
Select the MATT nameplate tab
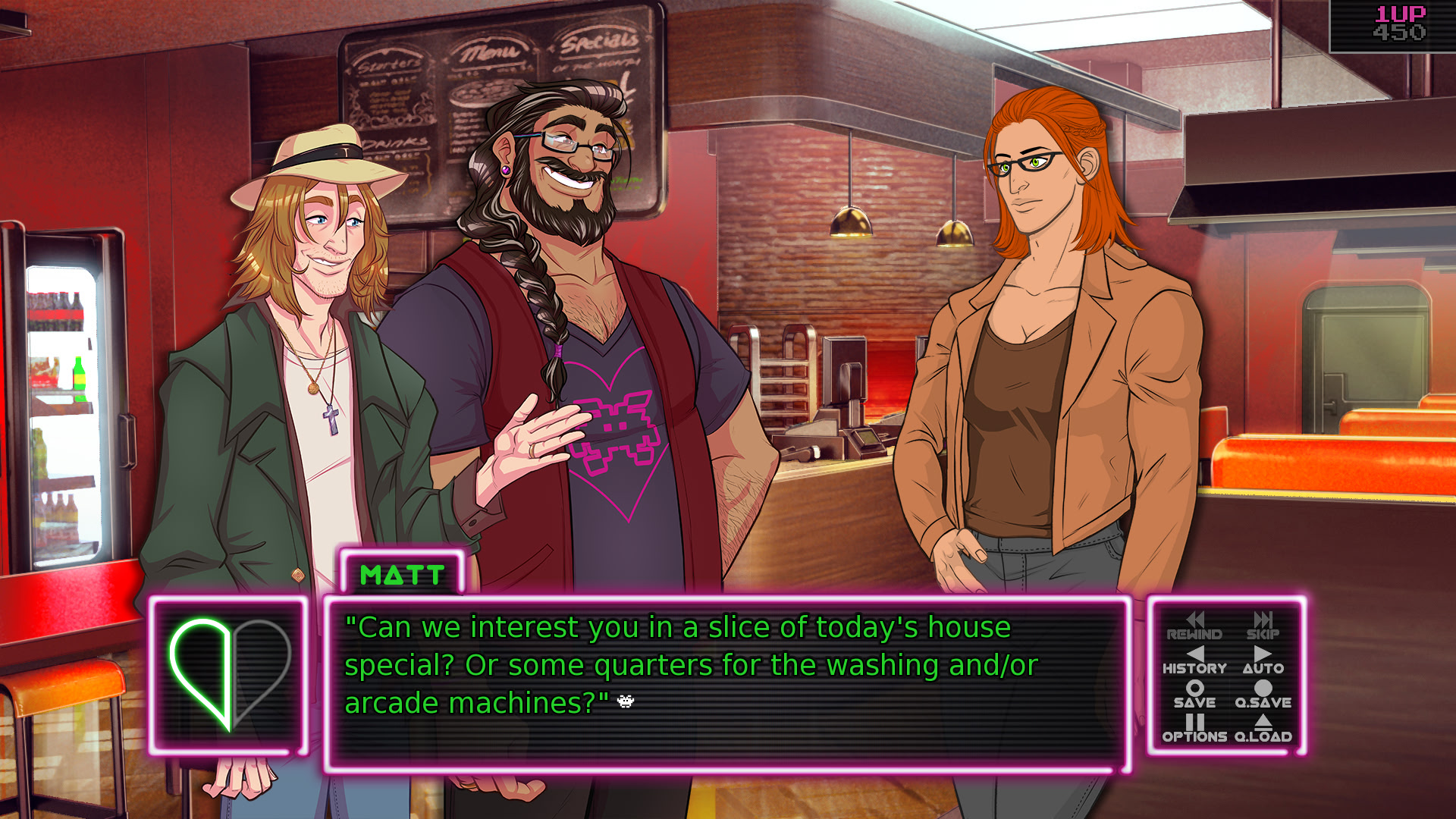coord(402,575)
